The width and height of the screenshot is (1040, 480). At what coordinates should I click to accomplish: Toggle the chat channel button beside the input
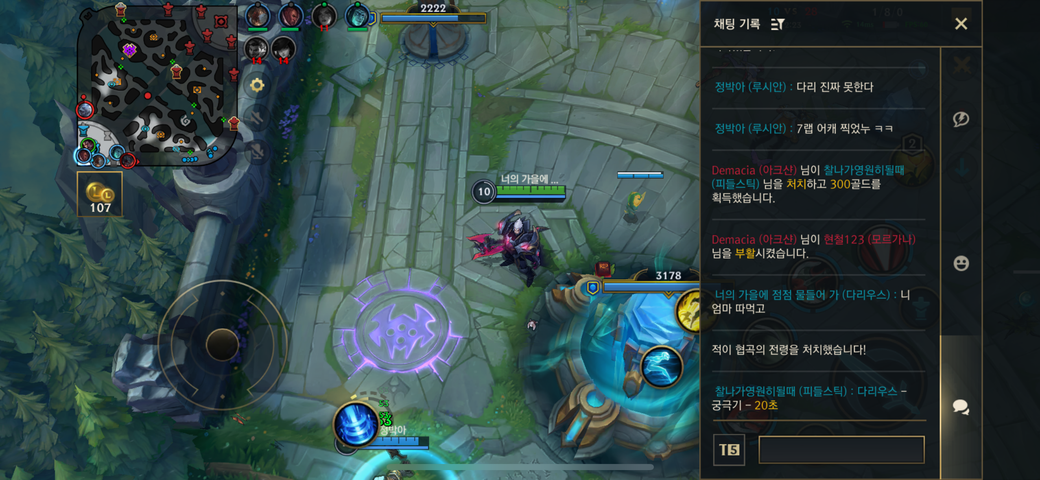tap(729, 450)
